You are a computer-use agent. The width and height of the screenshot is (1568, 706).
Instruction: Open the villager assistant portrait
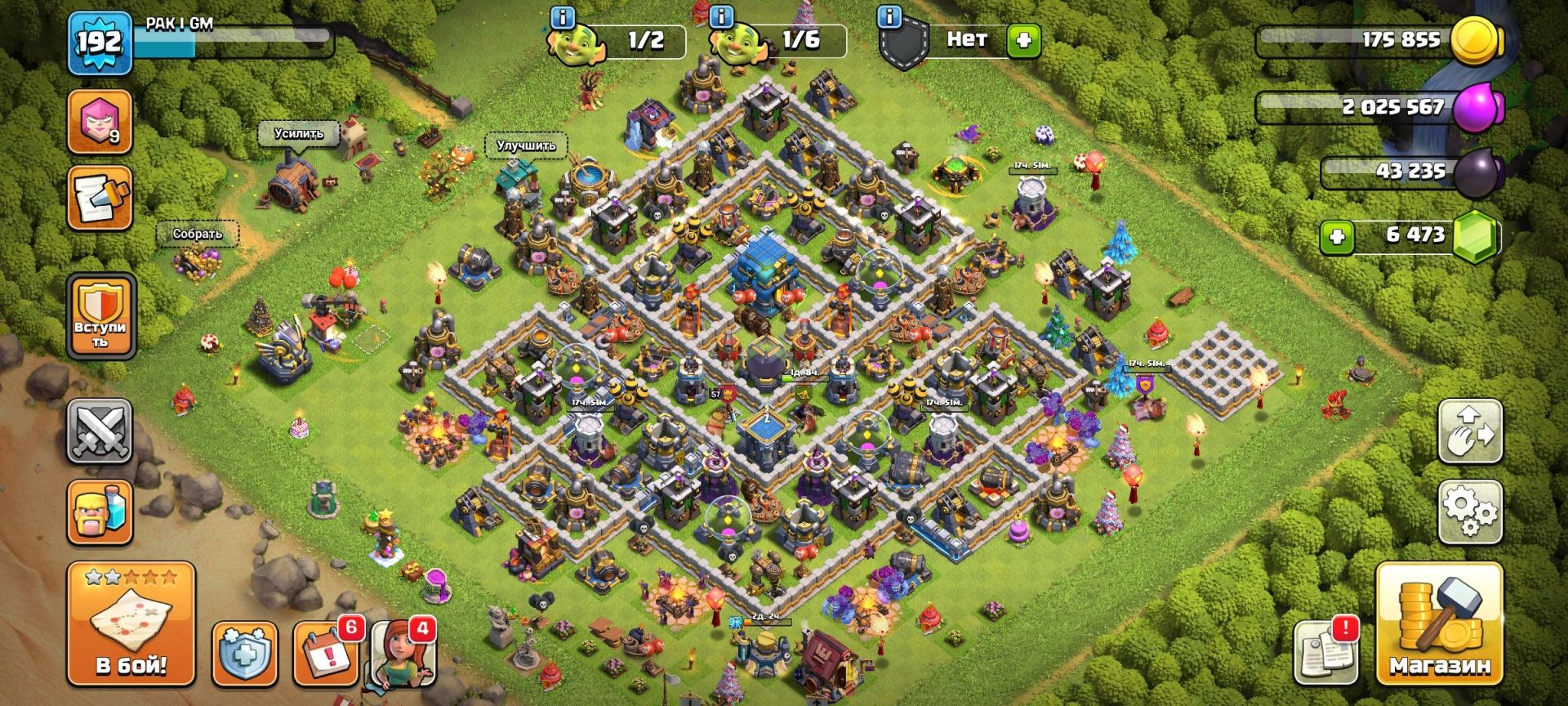pyautogui.click(x=403, y=653)
